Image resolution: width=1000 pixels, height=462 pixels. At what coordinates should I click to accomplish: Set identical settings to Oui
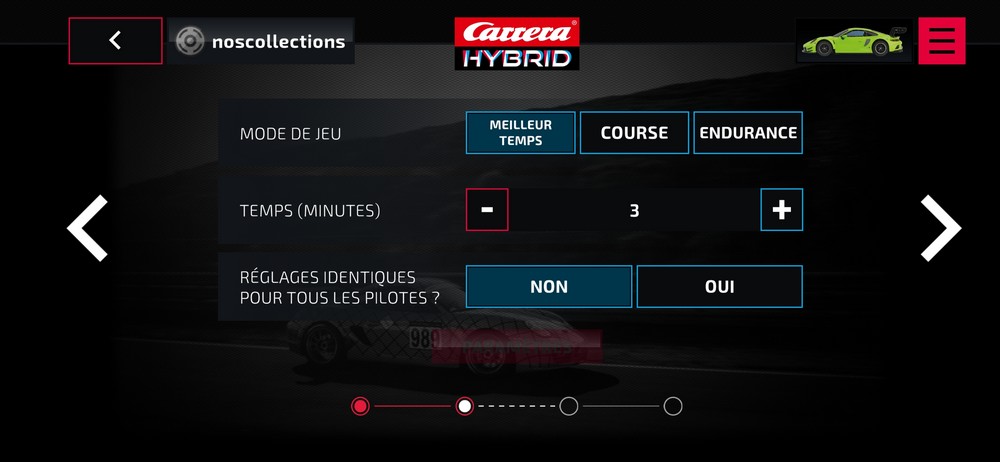pyautogui.click(x=719, y=287)
